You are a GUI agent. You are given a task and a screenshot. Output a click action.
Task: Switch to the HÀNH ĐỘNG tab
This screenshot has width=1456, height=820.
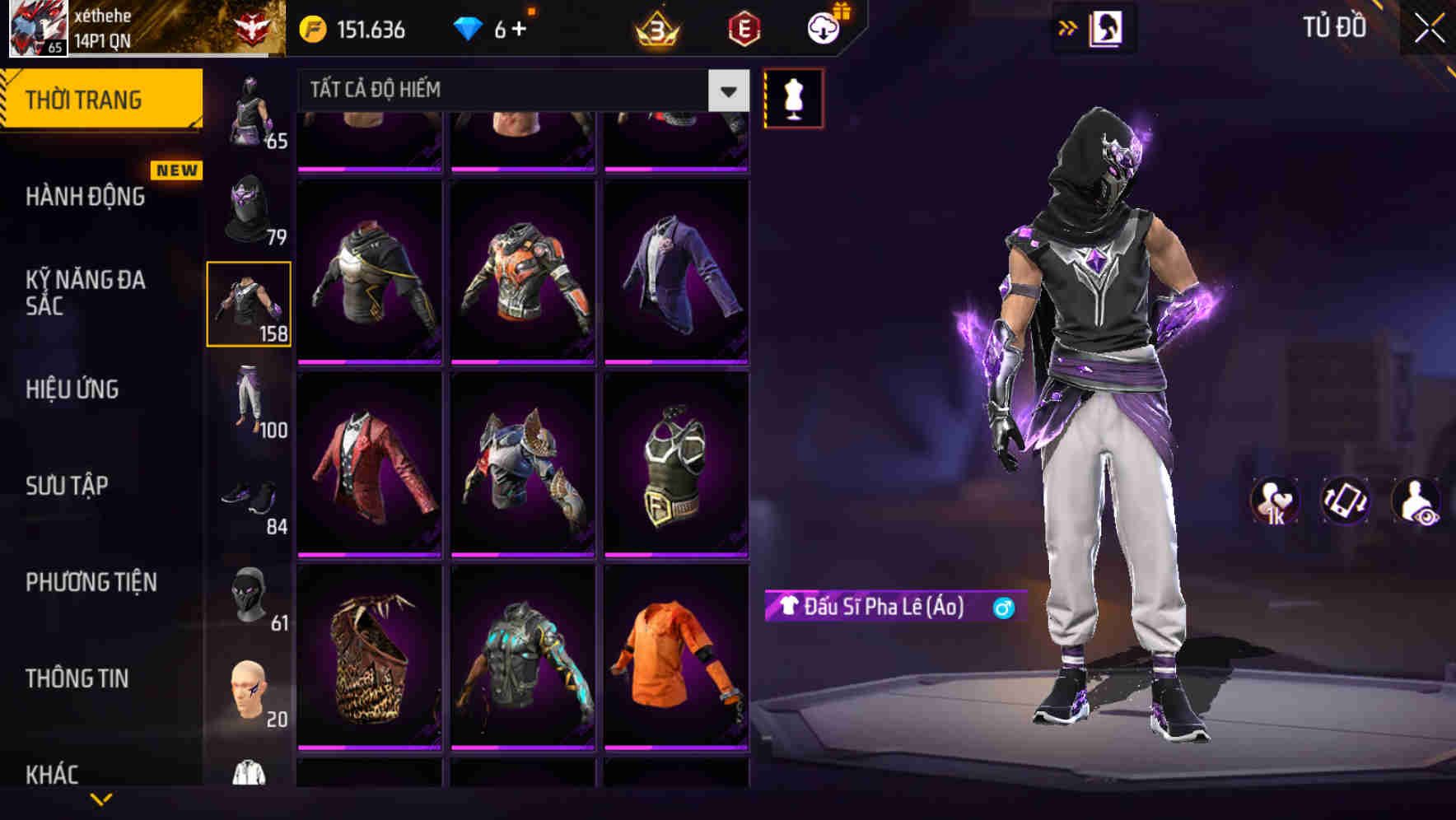pyautogui.click(x=85, y=198)
